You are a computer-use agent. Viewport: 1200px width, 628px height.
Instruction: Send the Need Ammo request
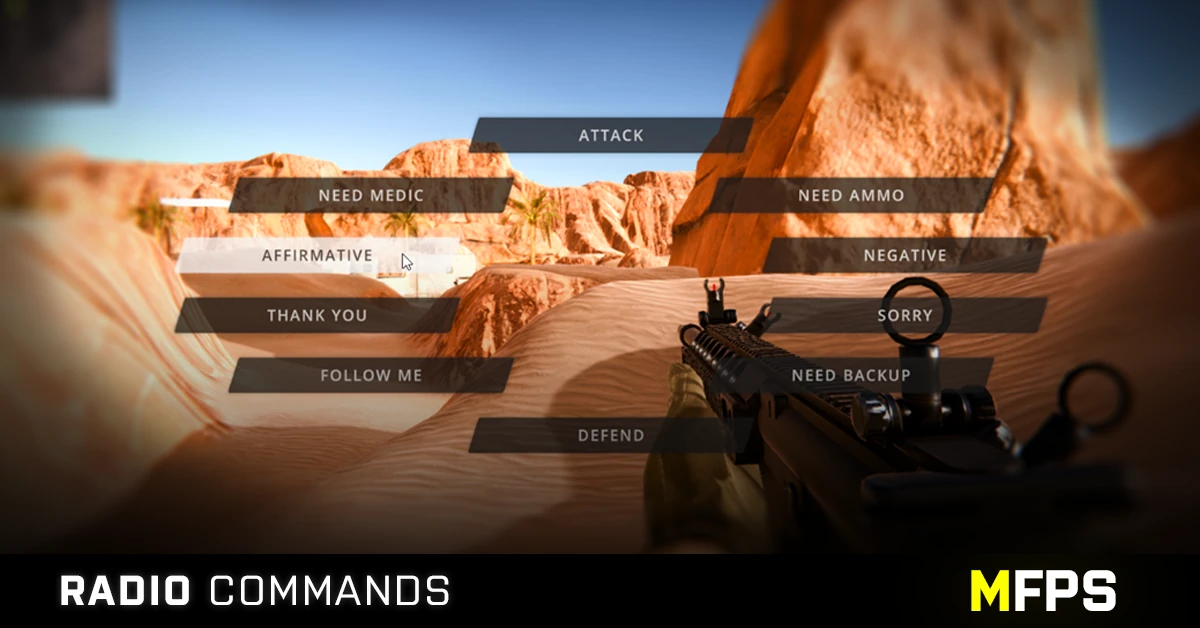point(851,195)
